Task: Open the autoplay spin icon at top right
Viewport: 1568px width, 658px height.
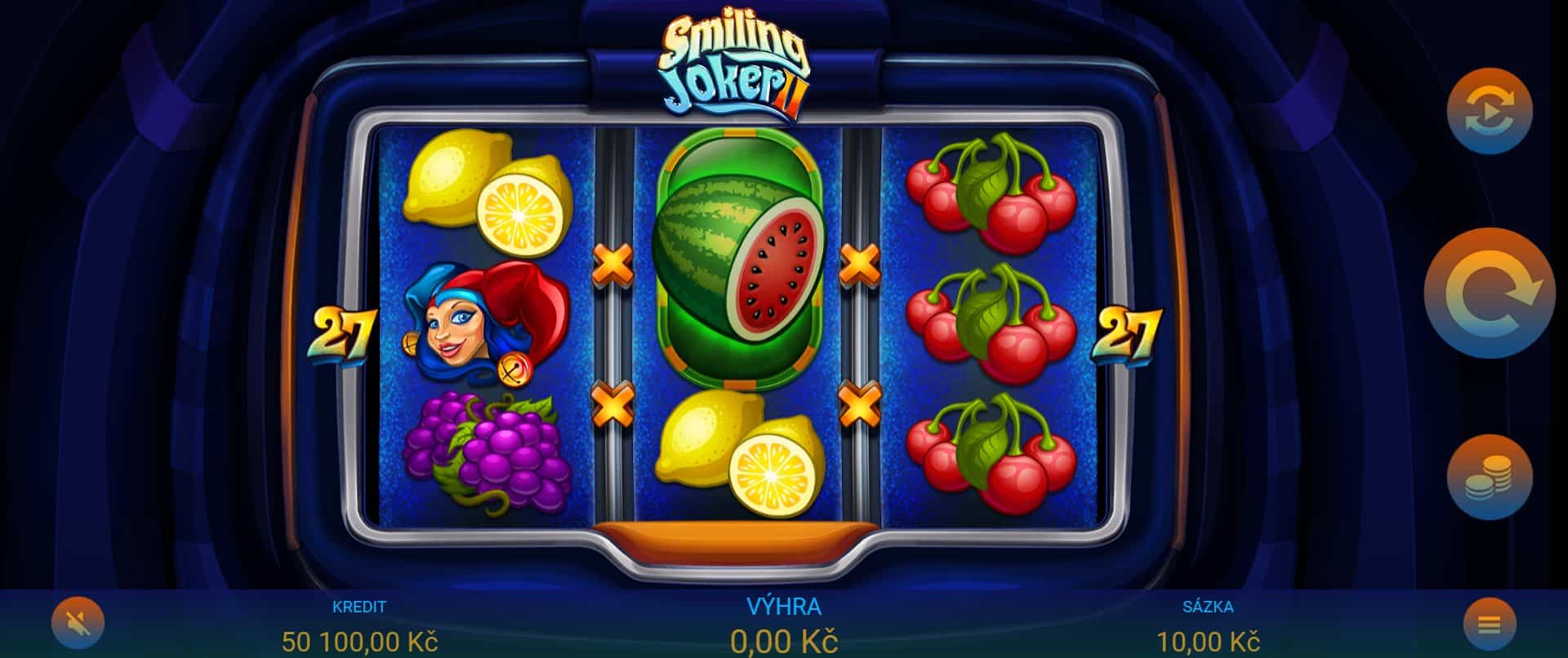Action: click(1488, 110)
